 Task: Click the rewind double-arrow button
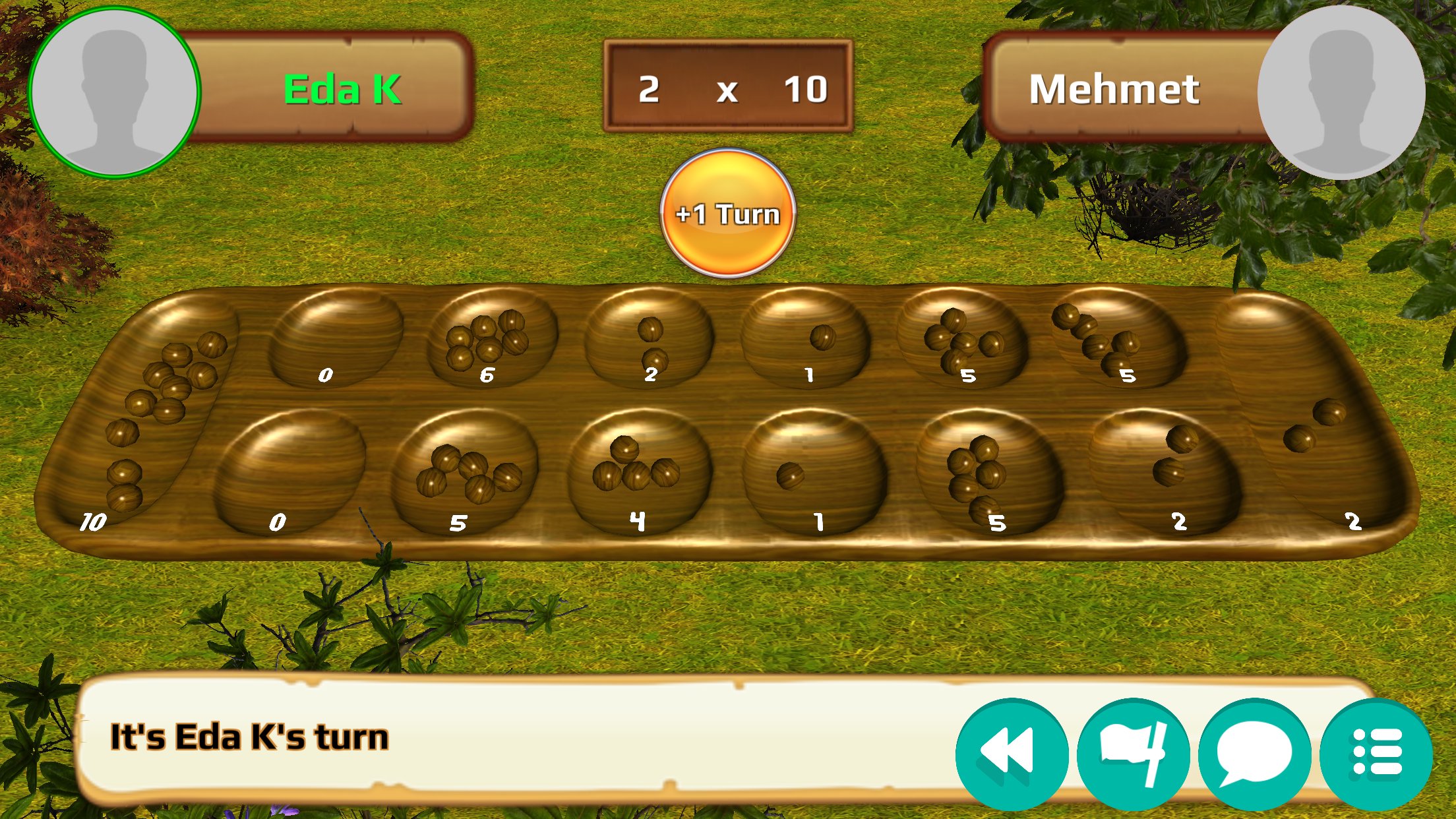tap(1011, 754)
